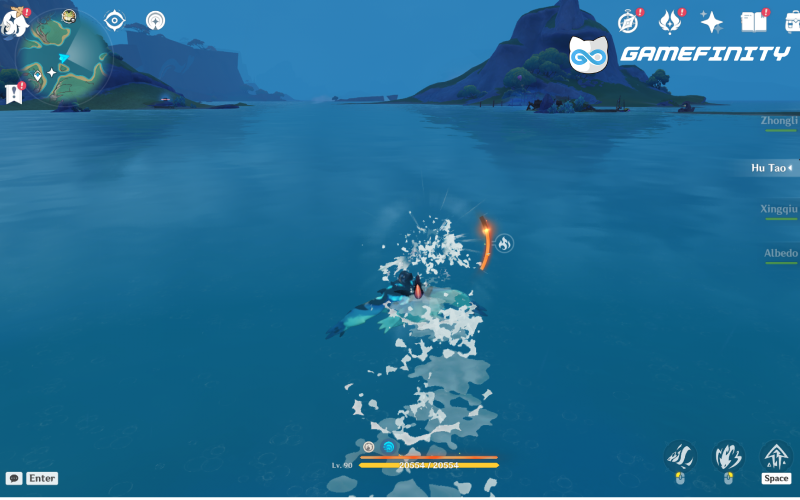This screenshot has width=800, height=500.
Task: Activate the waverider's heavy cannon attack
Action: [x=728, y=457]
